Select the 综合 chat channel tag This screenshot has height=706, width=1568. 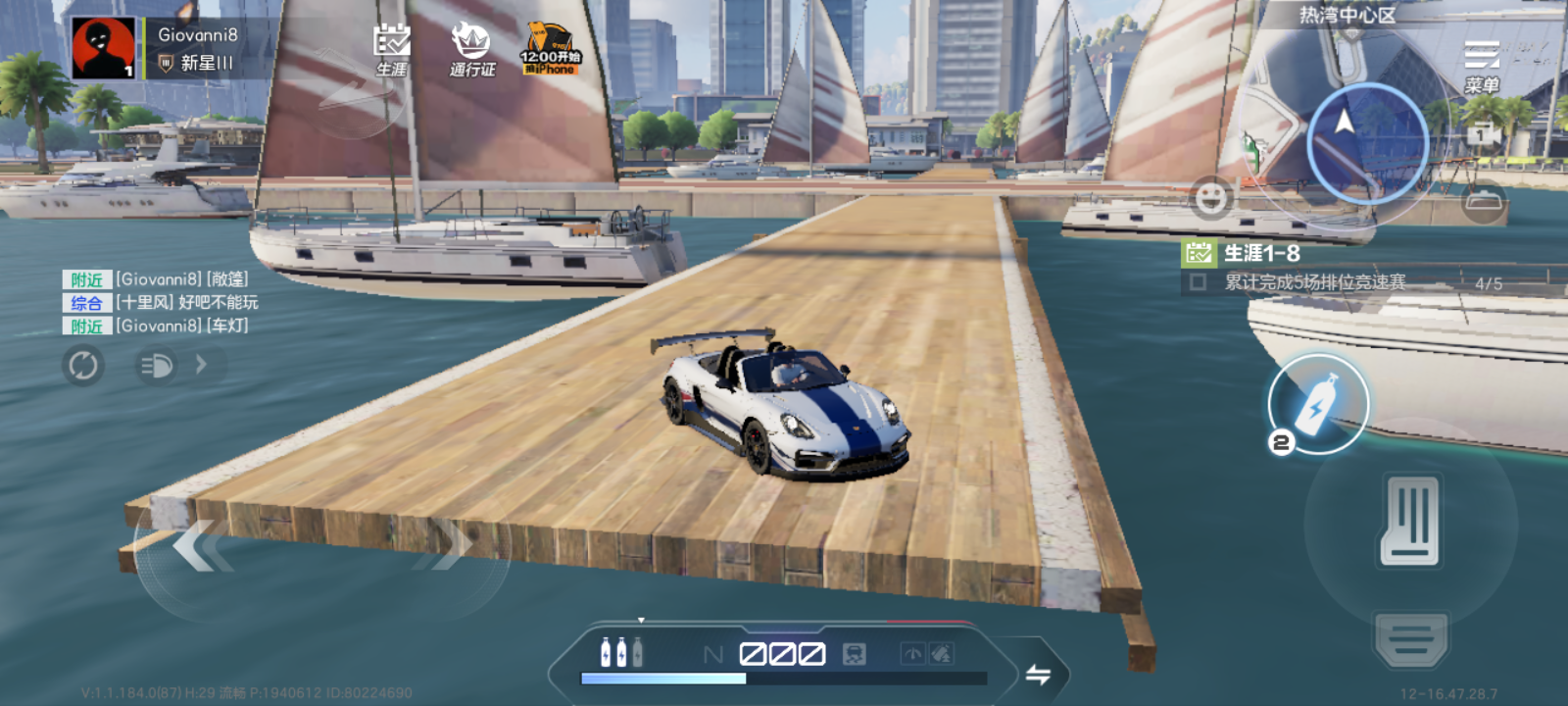86,303
